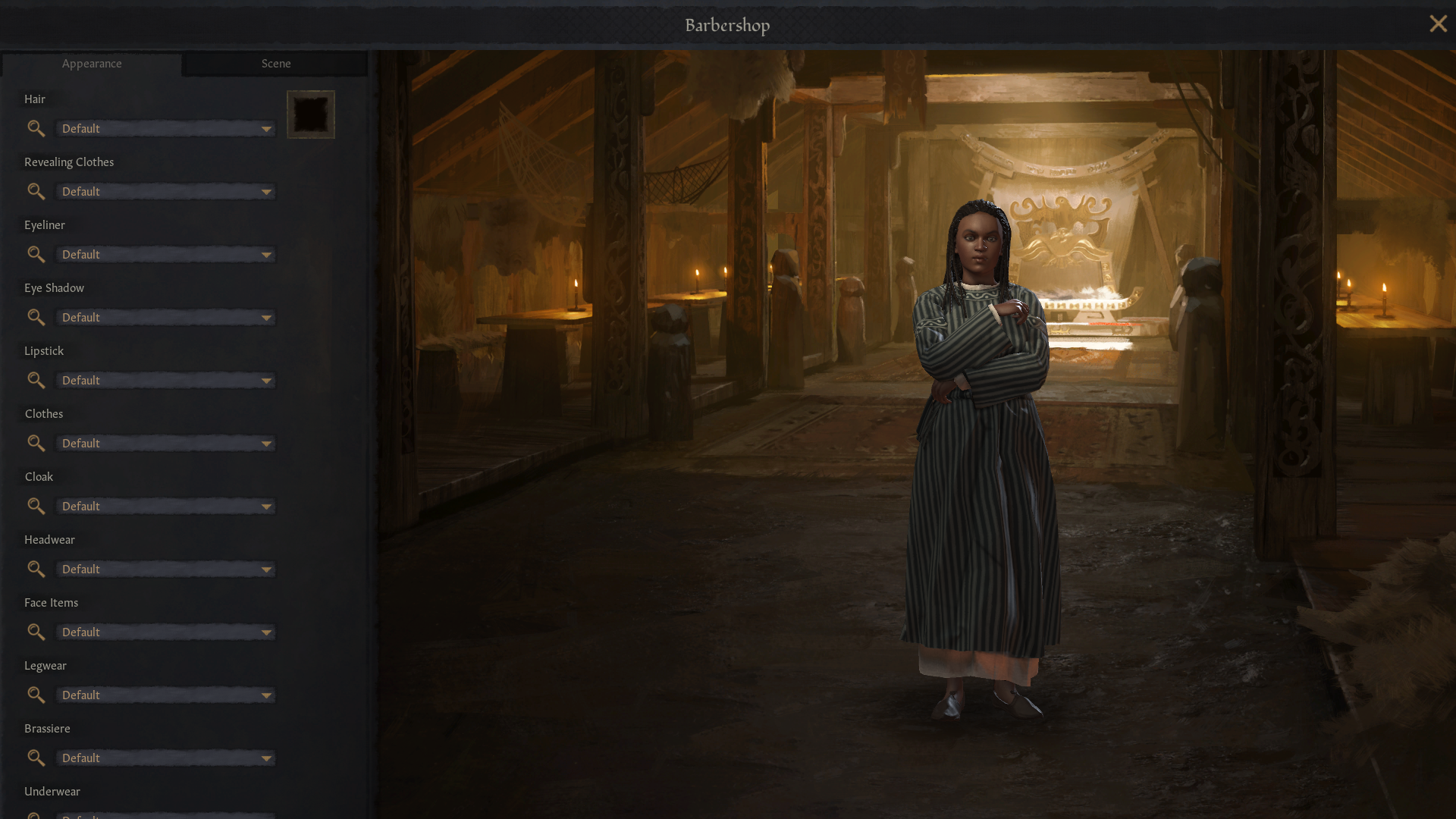Open the hair color swatch picker
1456x819 pixels.
coord(311,114)
